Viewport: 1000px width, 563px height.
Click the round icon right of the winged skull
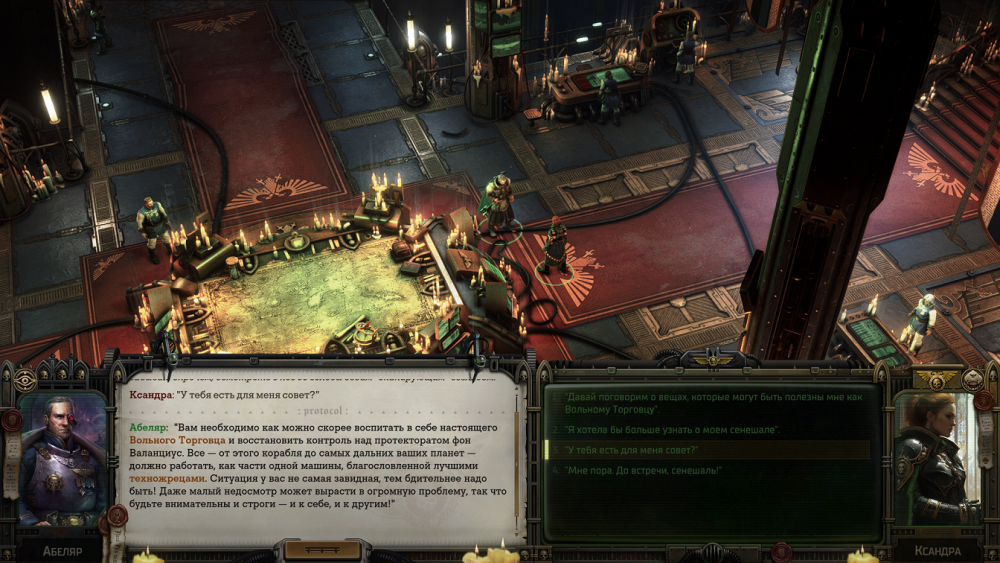(x=972, y=380)
